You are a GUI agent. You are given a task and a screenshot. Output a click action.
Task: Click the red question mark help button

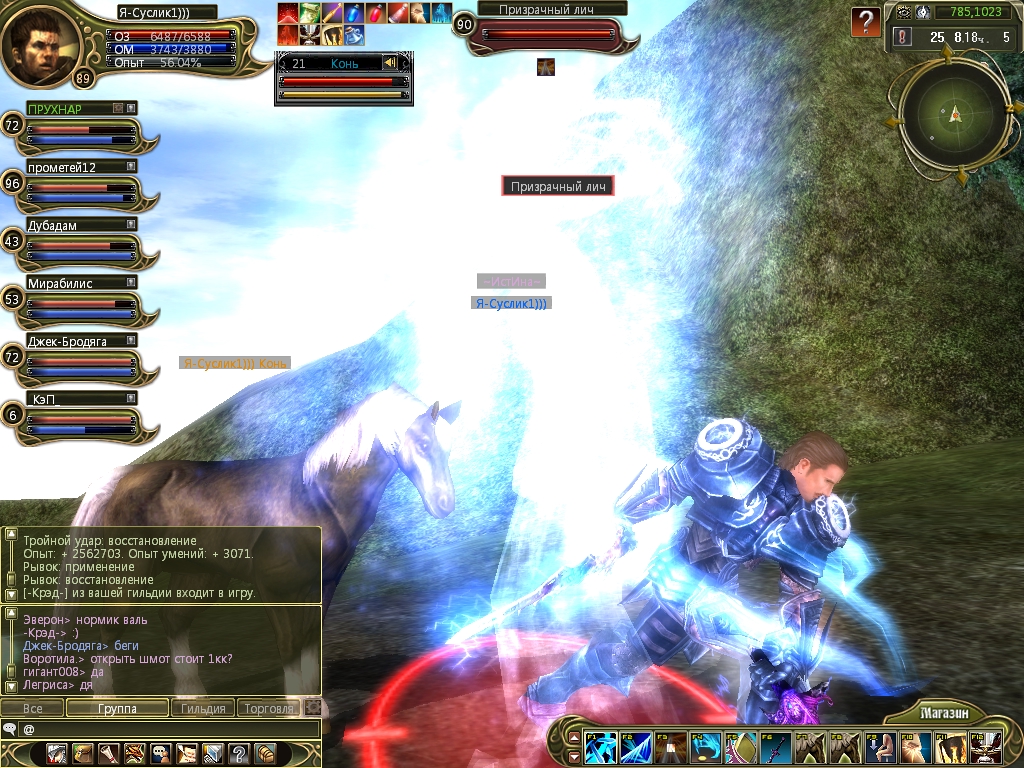tap(866, 22)
